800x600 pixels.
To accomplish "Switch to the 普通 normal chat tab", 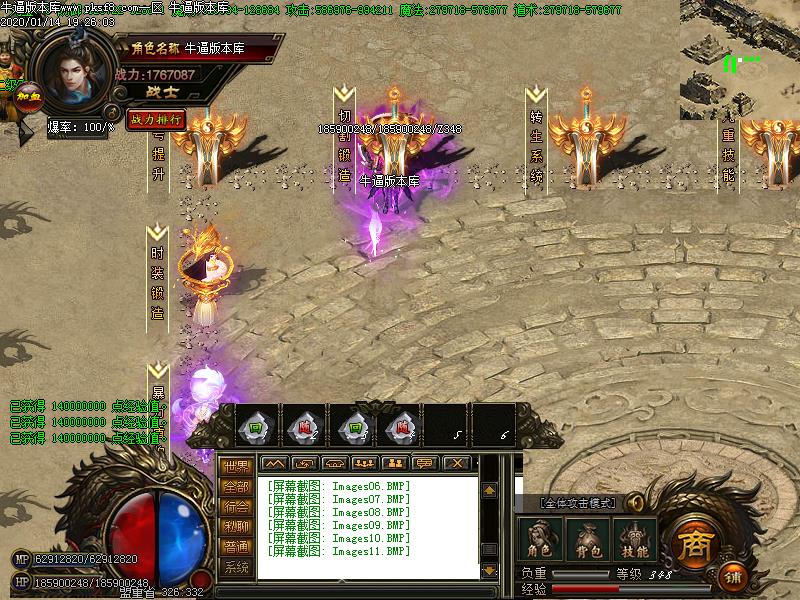I will point(236,547).
